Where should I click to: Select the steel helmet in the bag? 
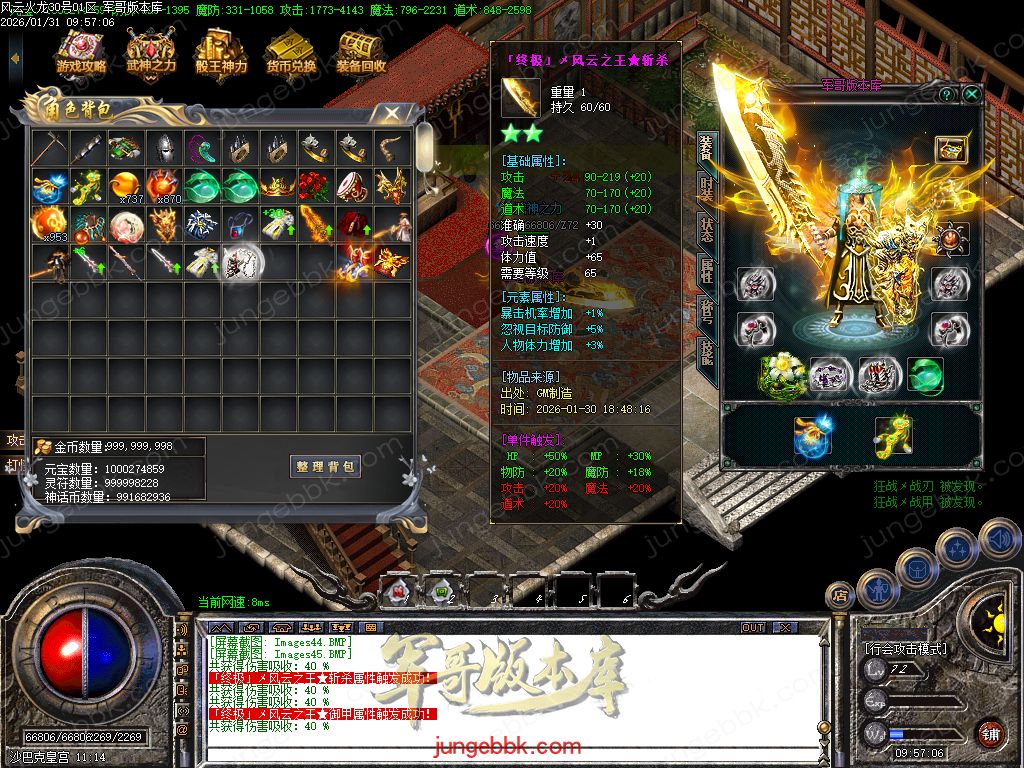[164, 149]
